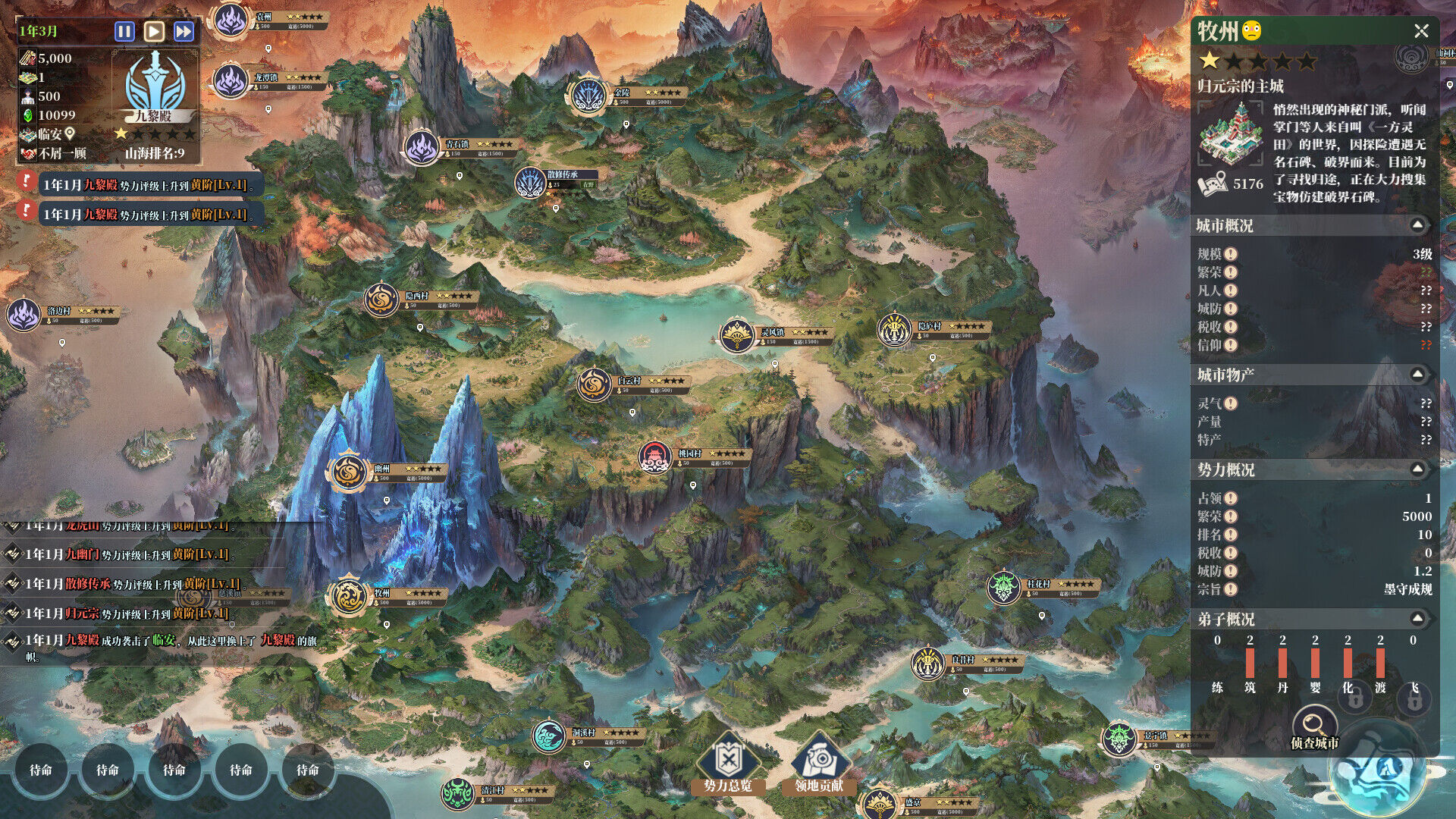Collapse the 势力概况 section
Screen dimensions: 1456x819
[x=1417, y=469]
